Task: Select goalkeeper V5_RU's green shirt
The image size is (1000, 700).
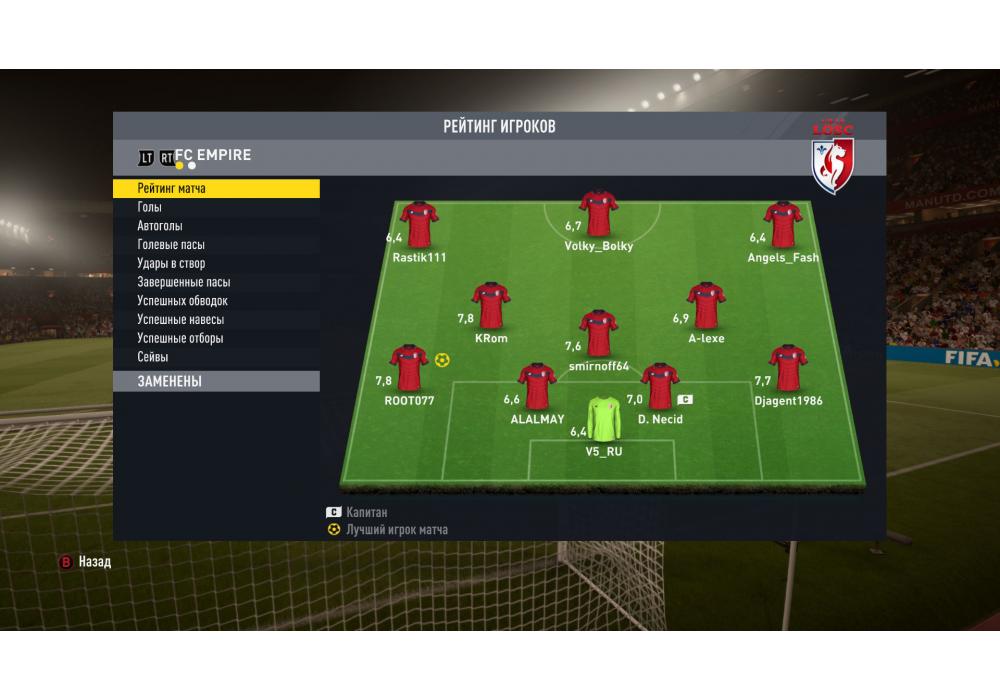Action: click(603, 420)
